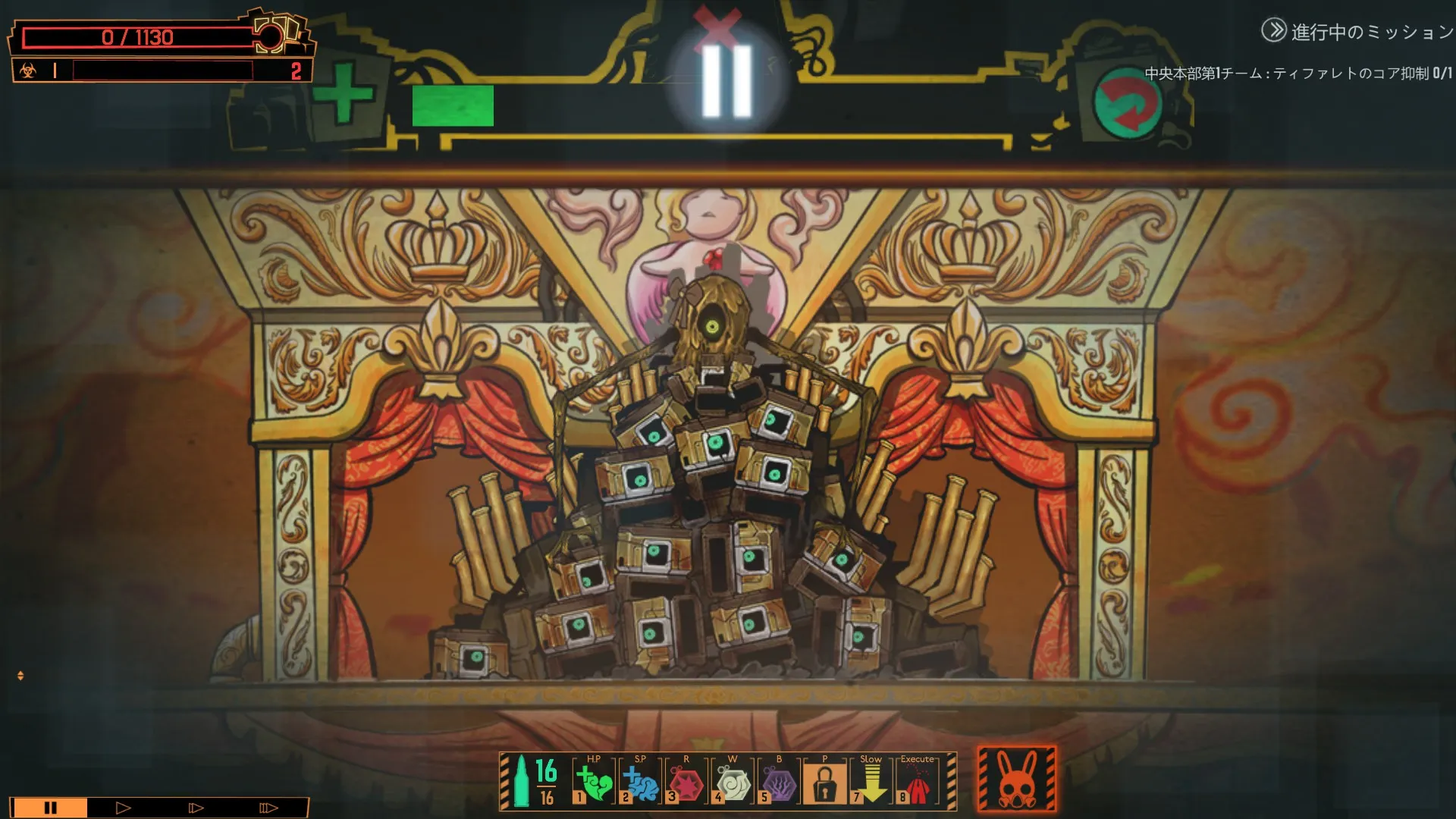Click the large glowing pause indicator

[726, 81]
